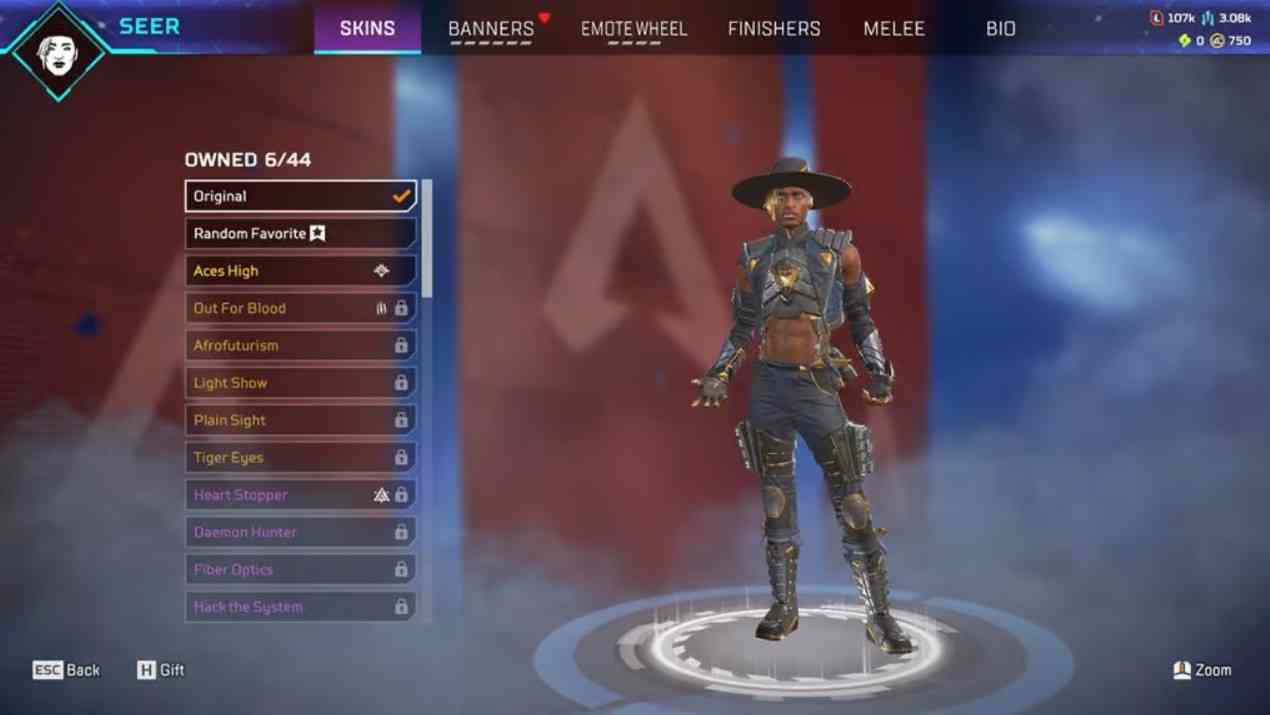Select the Fiber Optics skin
Screen dimensions: 1270x715
pos(300,569)
